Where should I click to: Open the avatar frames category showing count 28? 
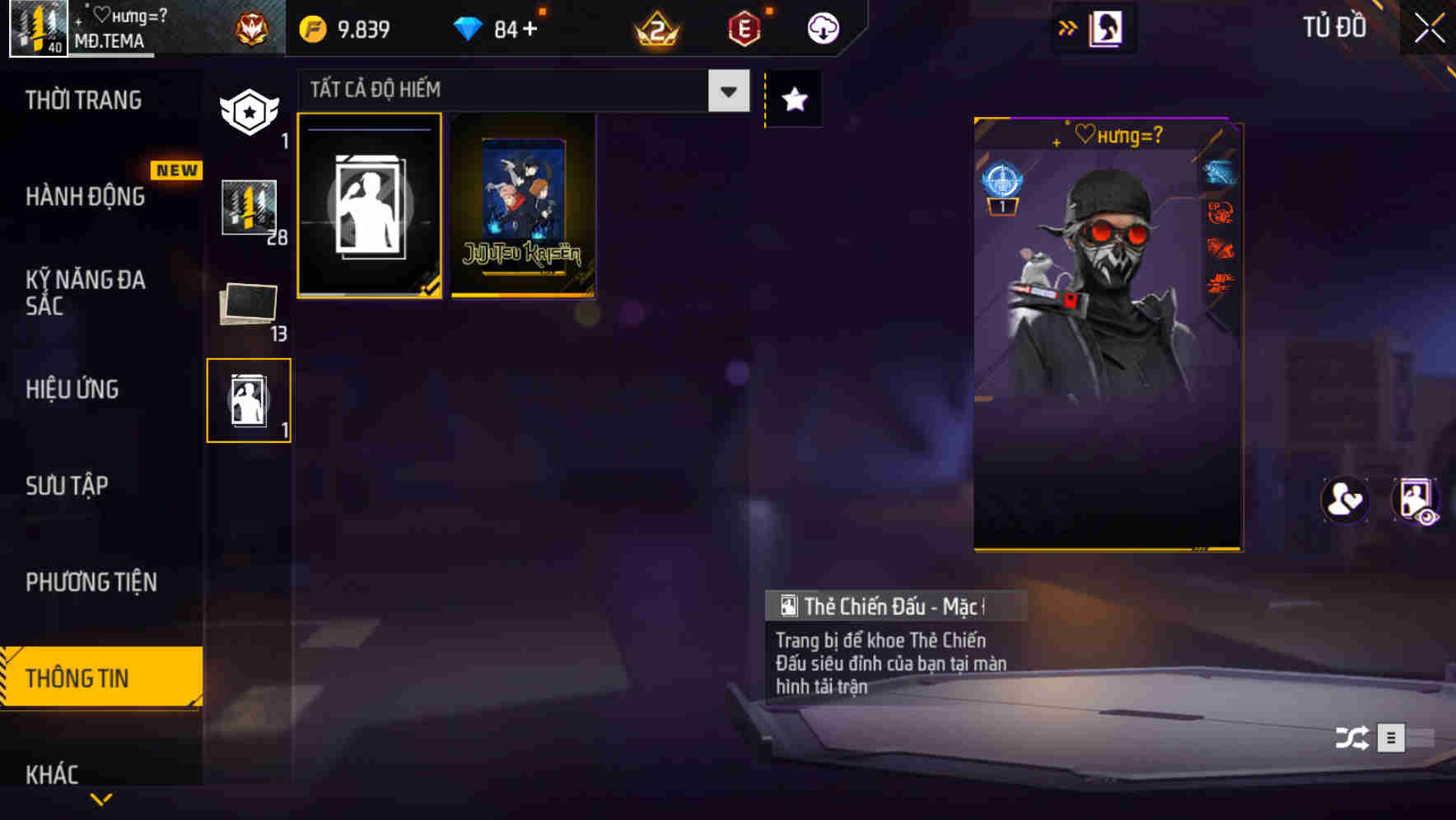[249, 210]
